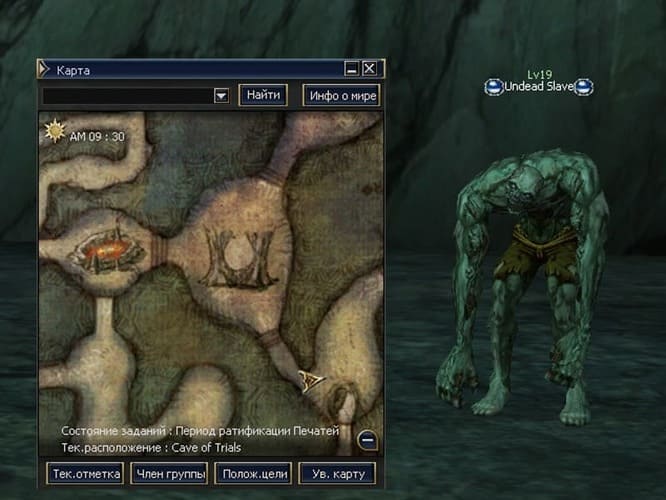
Task: Click the player arrow marker on map
Action: 311,379
